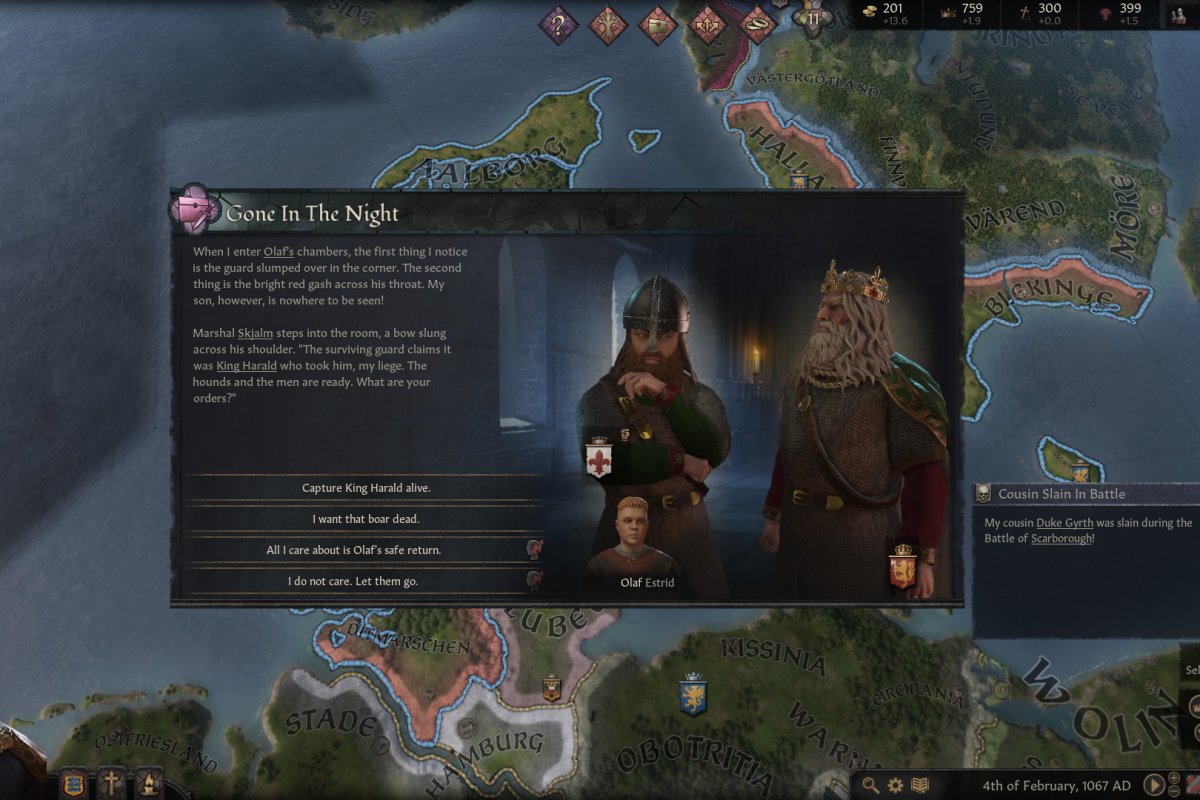
Task: Open the gear settings menu
Action: 896,785
